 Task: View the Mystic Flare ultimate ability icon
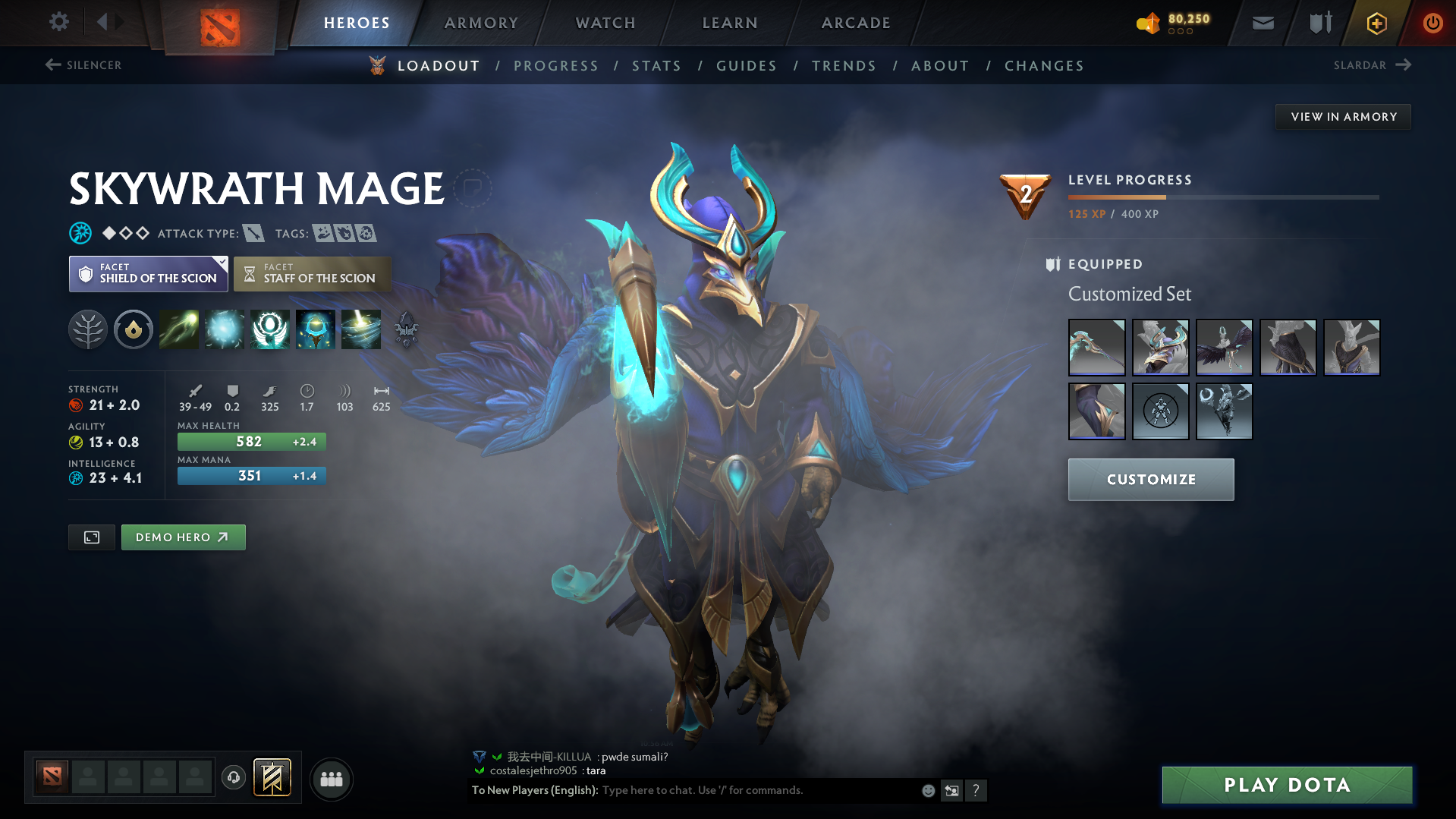(x=361, y=329)
